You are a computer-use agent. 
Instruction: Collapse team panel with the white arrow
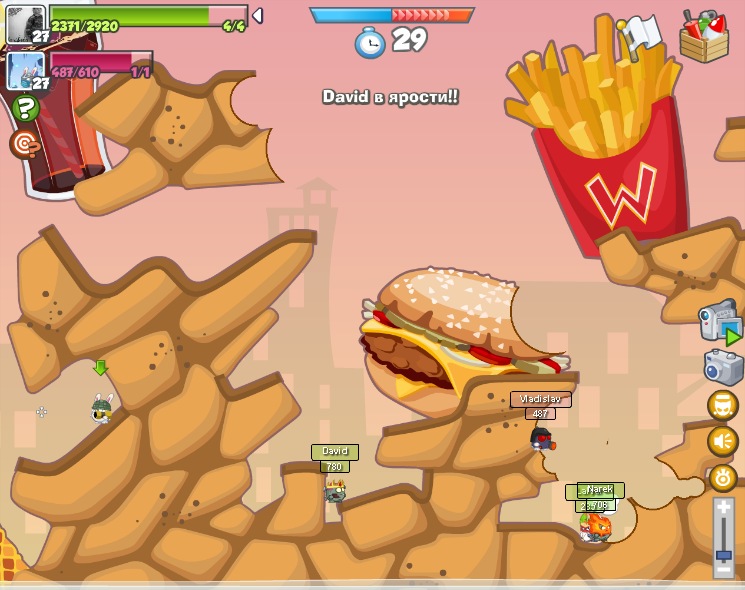click(257, 16)
